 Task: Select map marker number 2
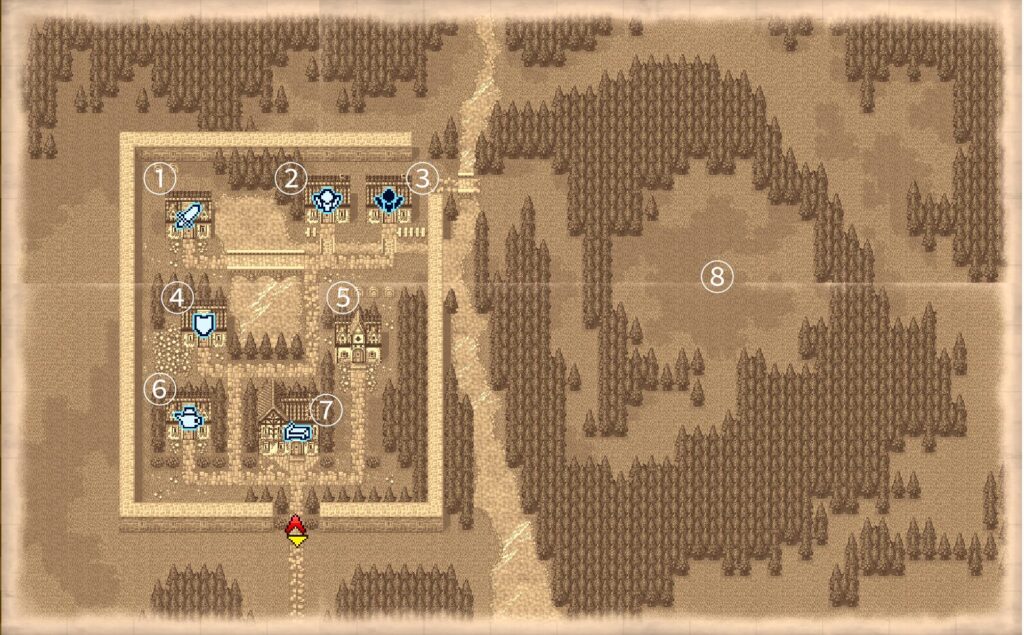point(291,179)
